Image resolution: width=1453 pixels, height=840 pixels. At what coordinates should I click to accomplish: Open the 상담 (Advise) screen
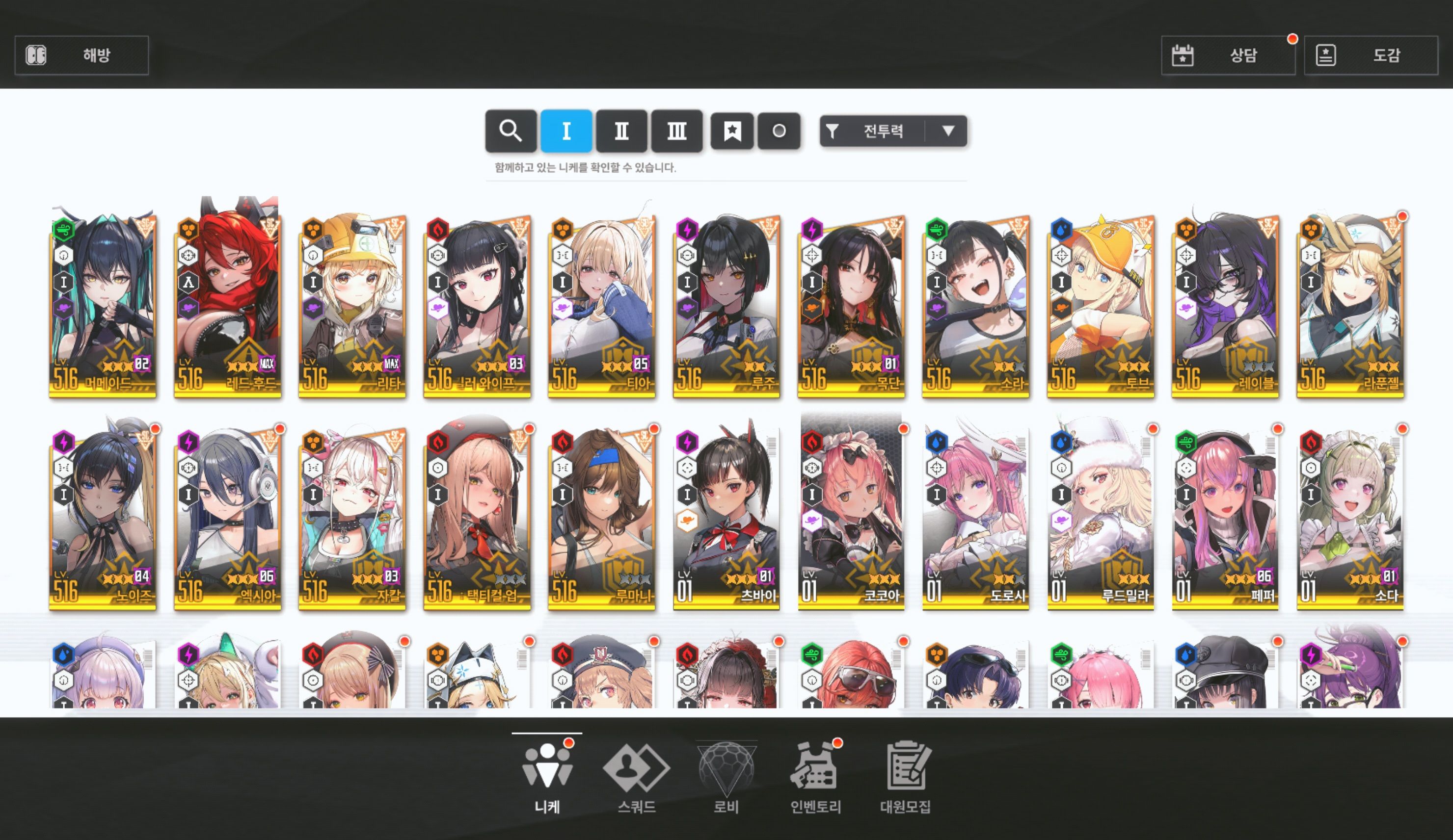(x=1228, y=55)
